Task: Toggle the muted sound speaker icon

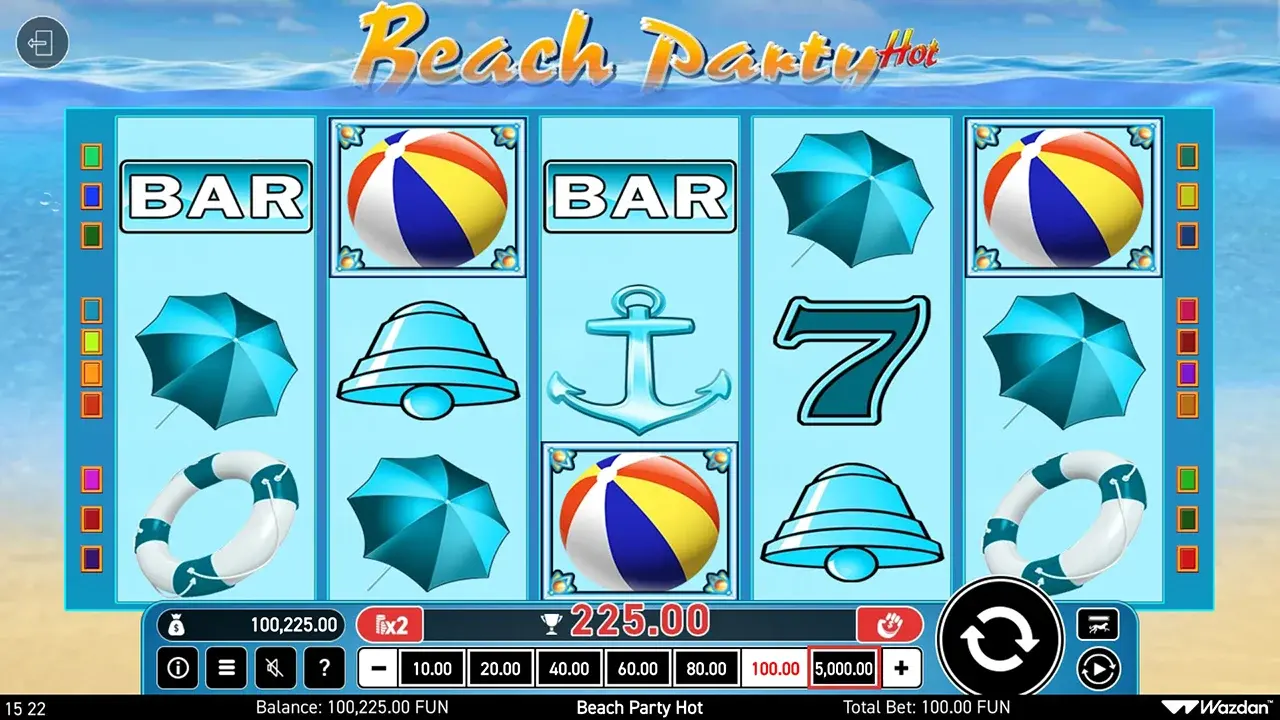Action: click(275, 667)
